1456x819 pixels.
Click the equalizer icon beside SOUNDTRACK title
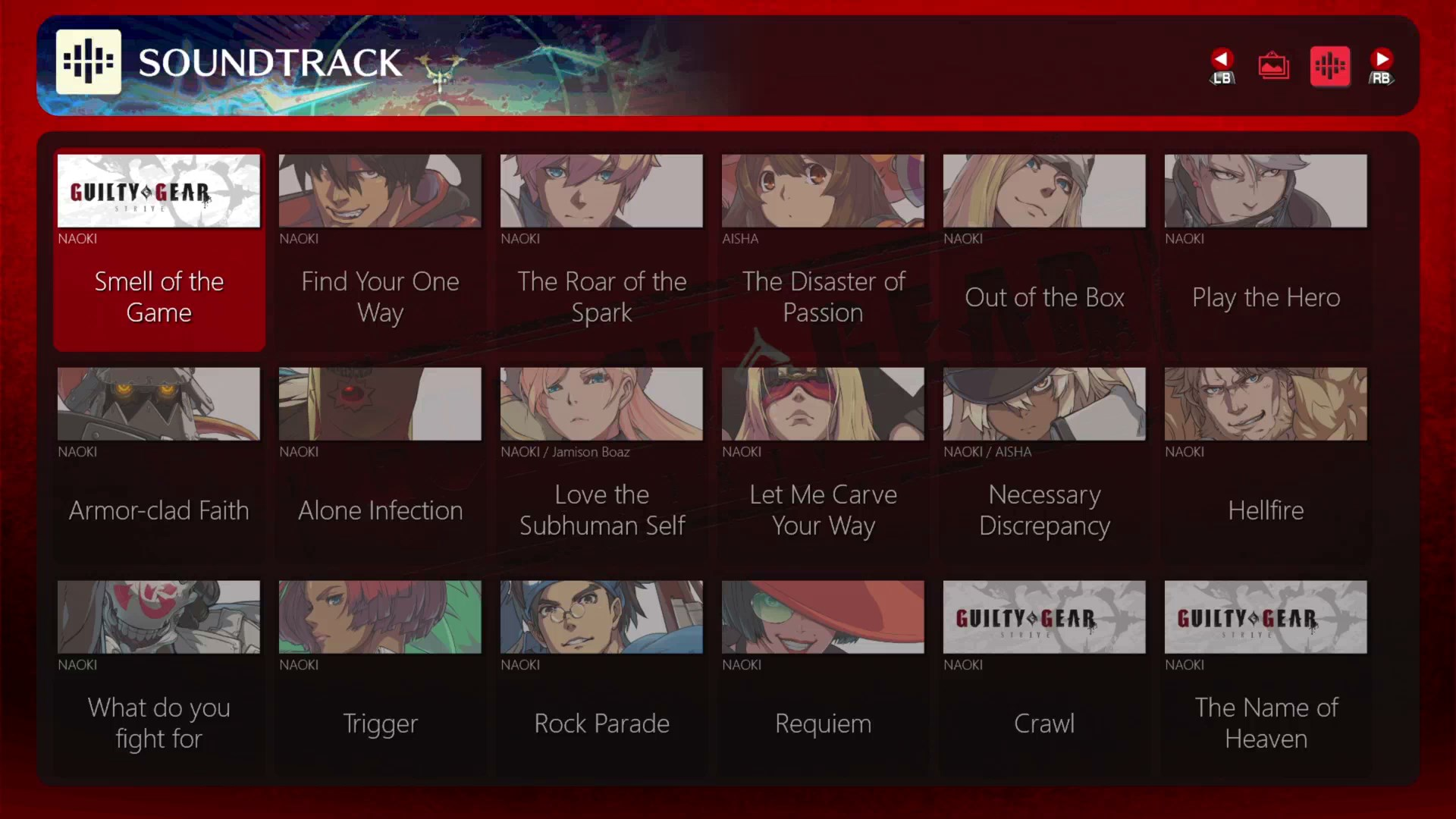[89, 61]
